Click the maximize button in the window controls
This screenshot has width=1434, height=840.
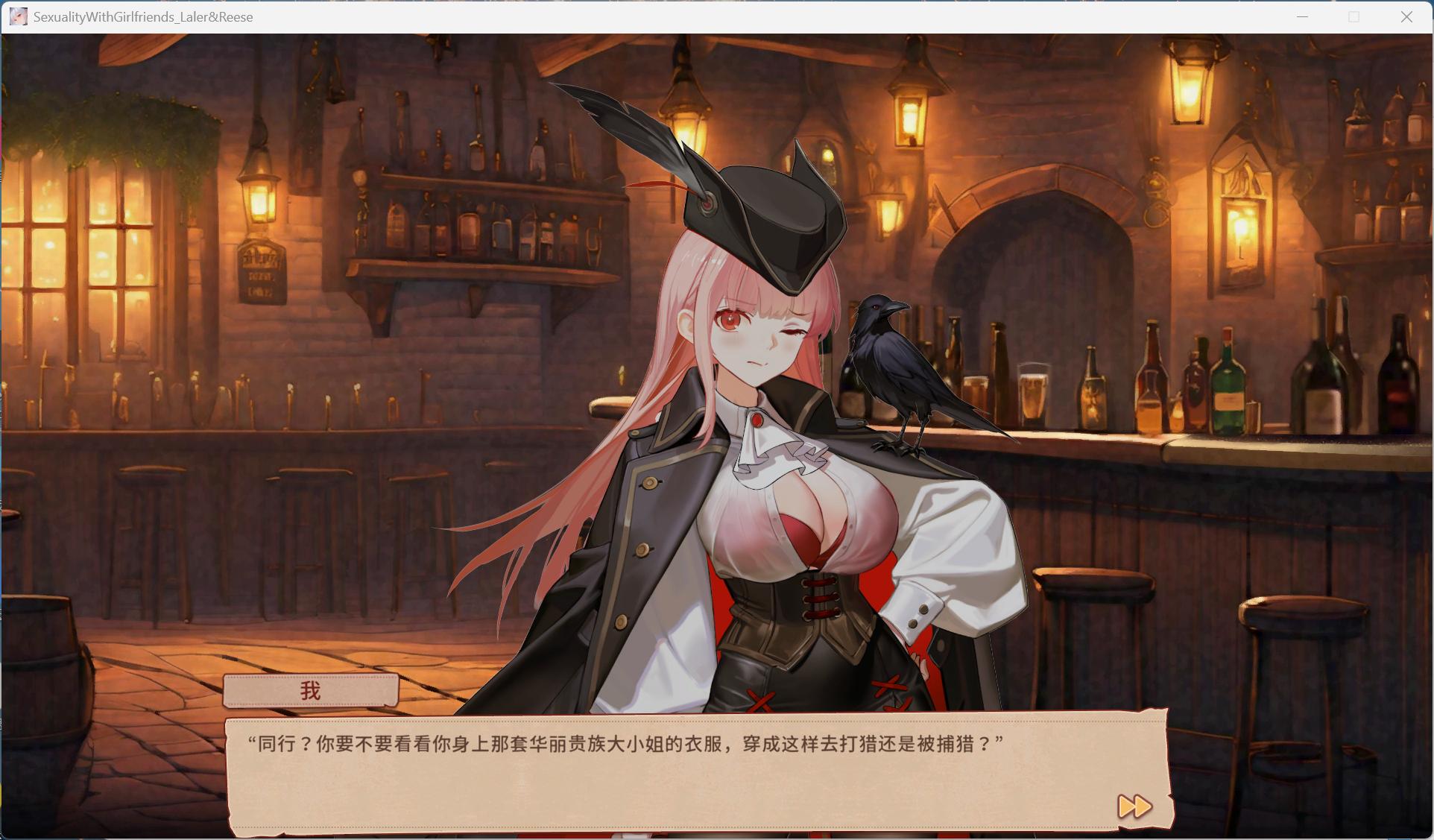pos(1353,16)
